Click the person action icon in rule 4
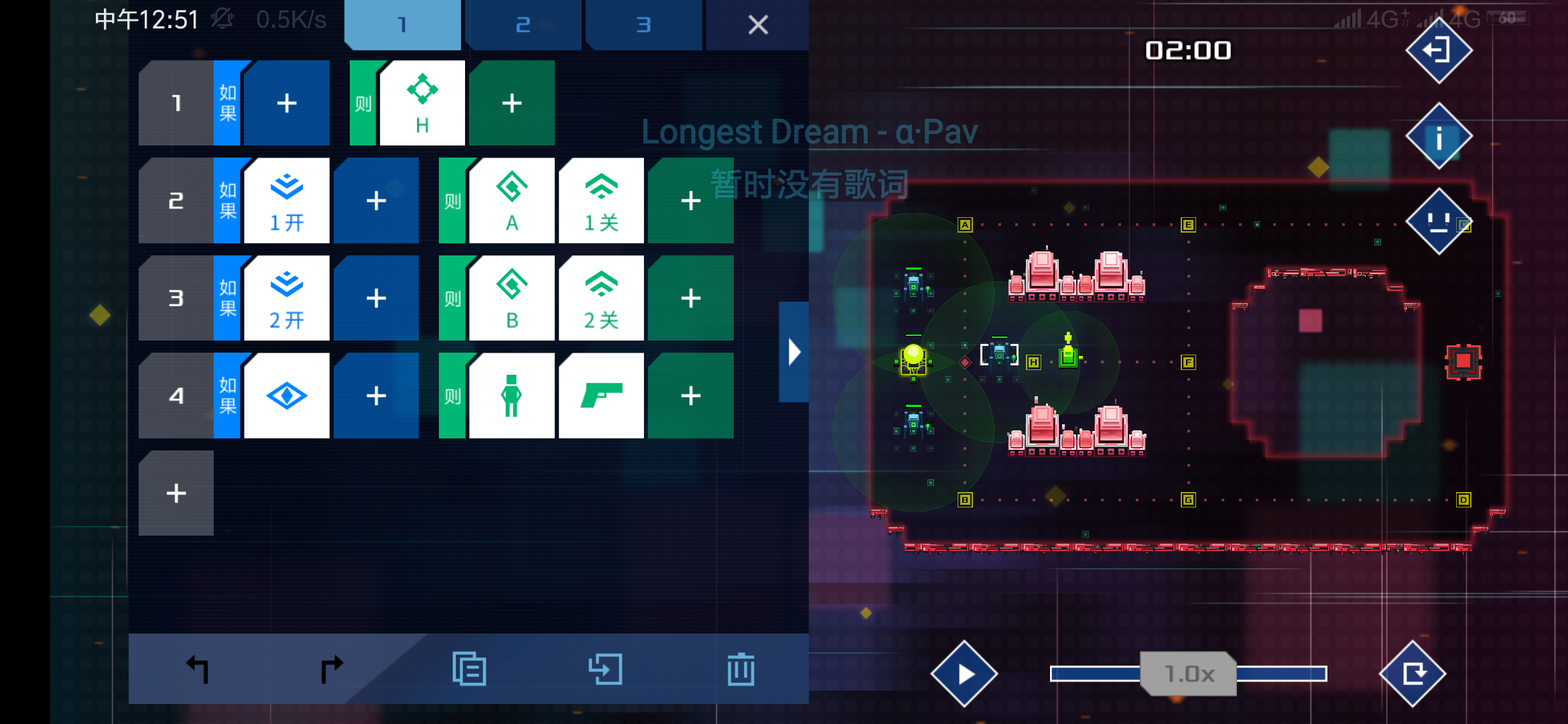The height and width of the screenshot is (724, 1568). coord(511,396)
